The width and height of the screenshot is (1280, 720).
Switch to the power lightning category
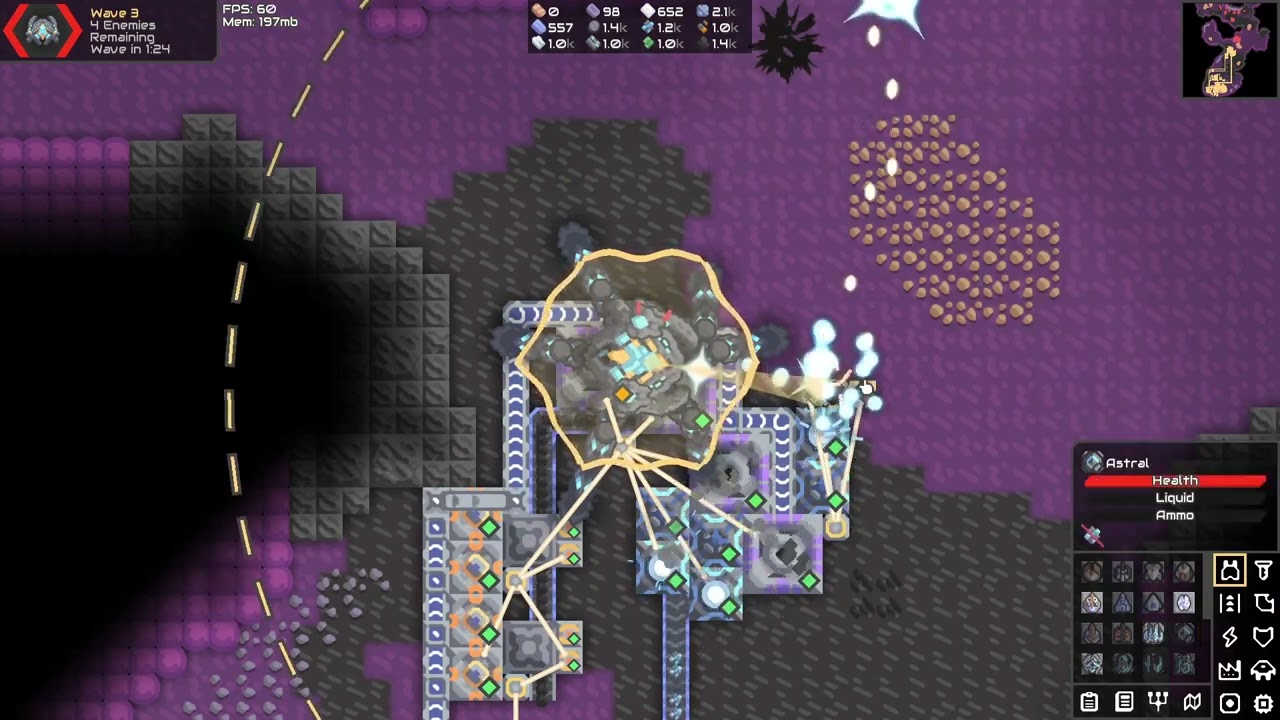(1229, 637)
